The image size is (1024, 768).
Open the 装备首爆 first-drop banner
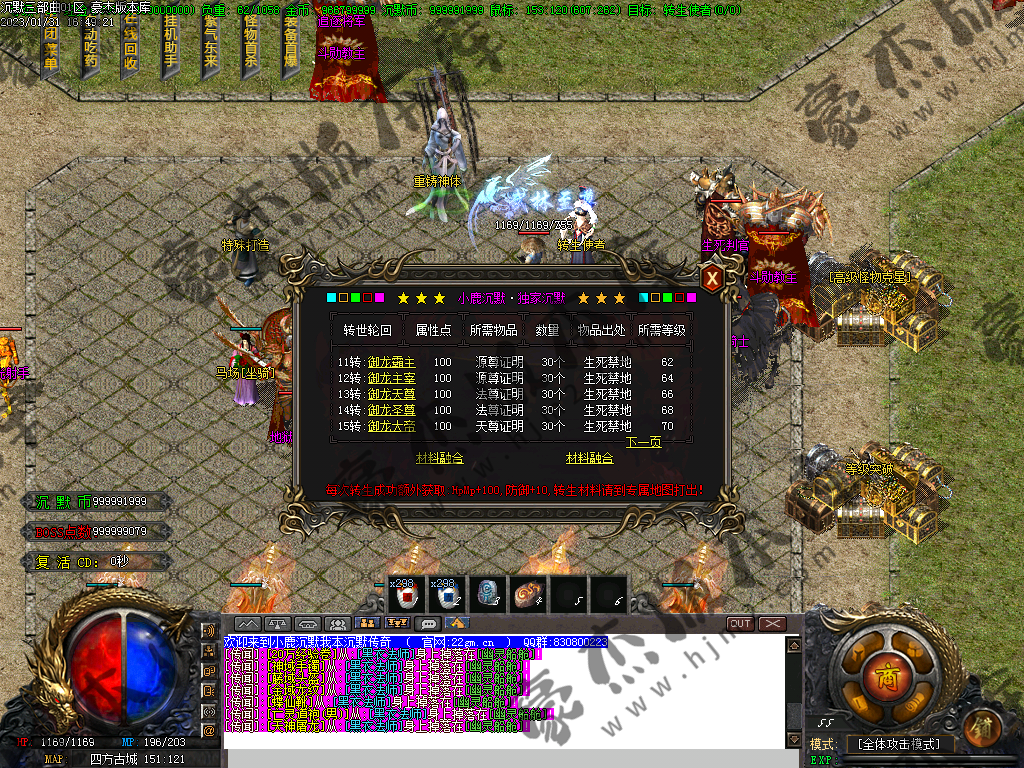290,45
